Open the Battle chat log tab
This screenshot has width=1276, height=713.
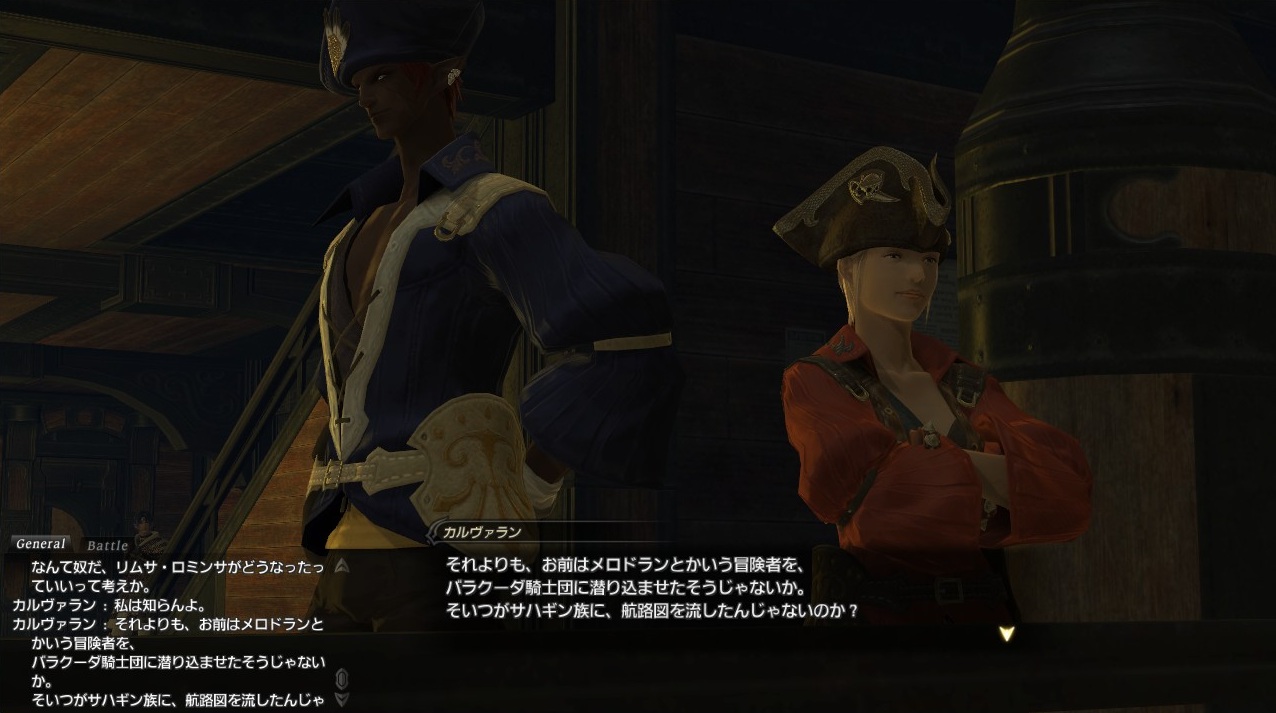pyautogui.click(x=107, y=545)
